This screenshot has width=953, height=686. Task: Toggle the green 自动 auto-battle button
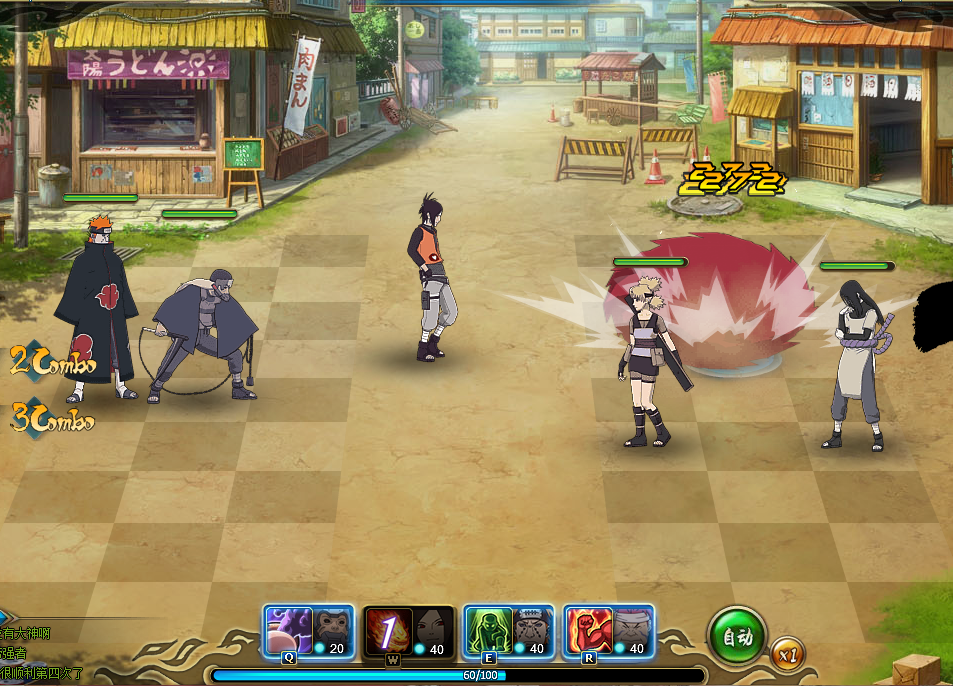(737, 636)
